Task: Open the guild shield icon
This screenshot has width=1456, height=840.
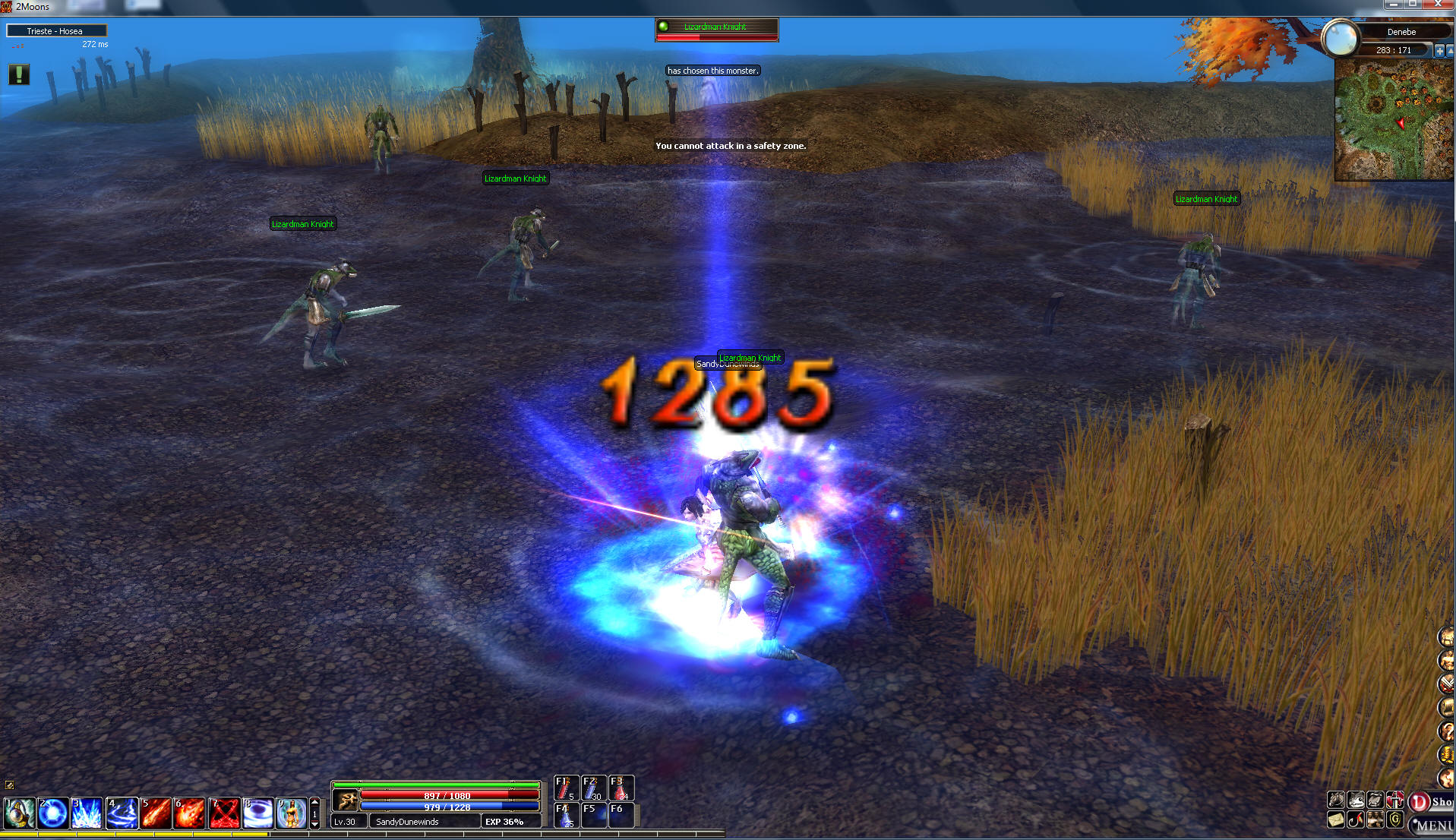Action: 1395,820
